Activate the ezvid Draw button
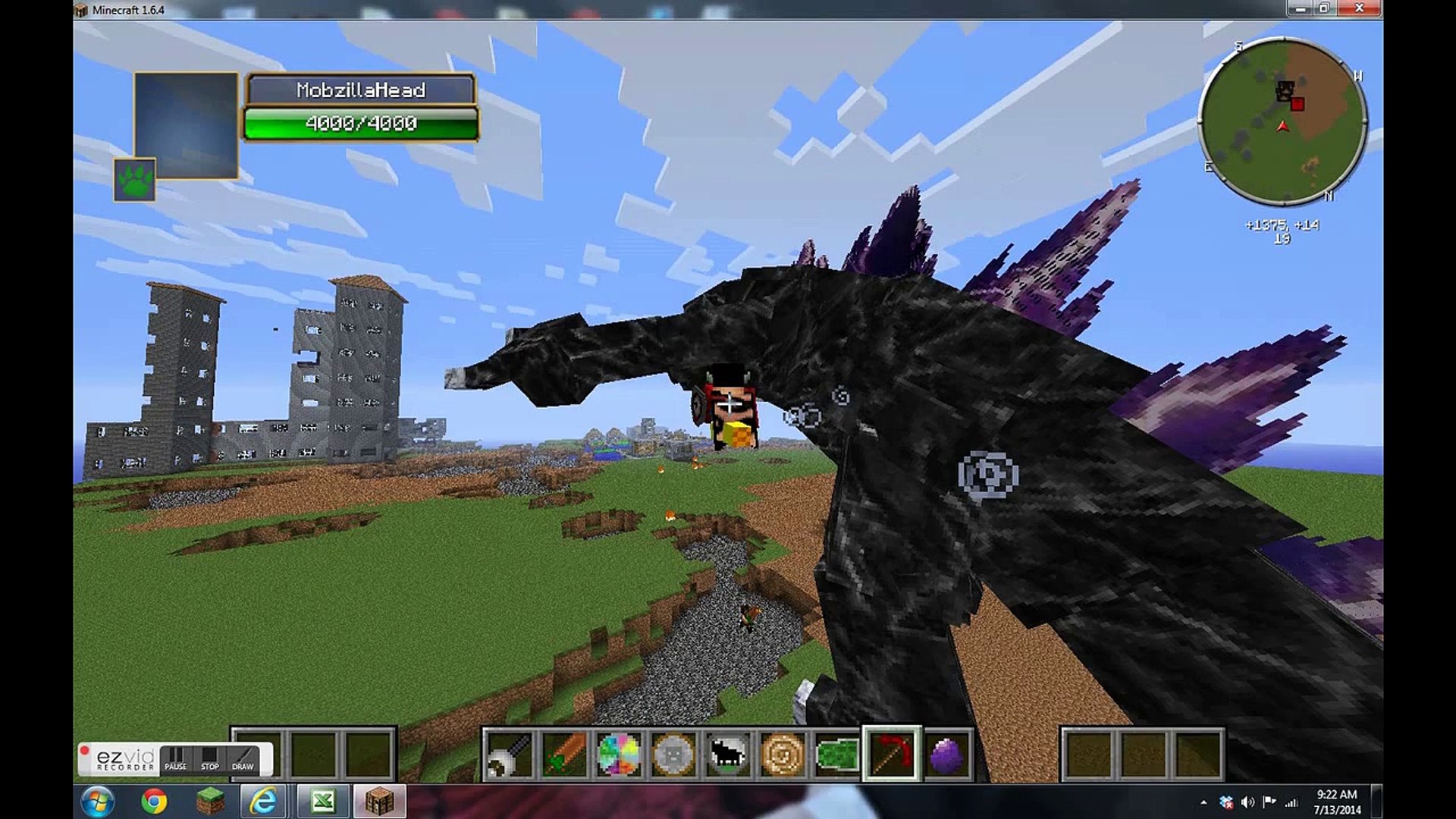The image size is (1456, 819). coord(243,766)
